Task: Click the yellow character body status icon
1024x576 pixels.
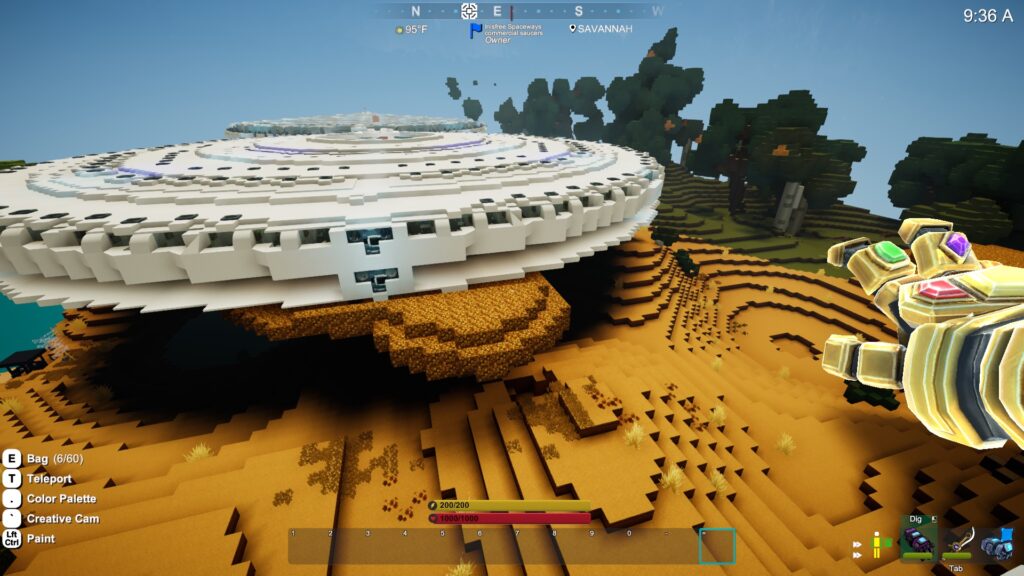Action: tap(877, 545)
